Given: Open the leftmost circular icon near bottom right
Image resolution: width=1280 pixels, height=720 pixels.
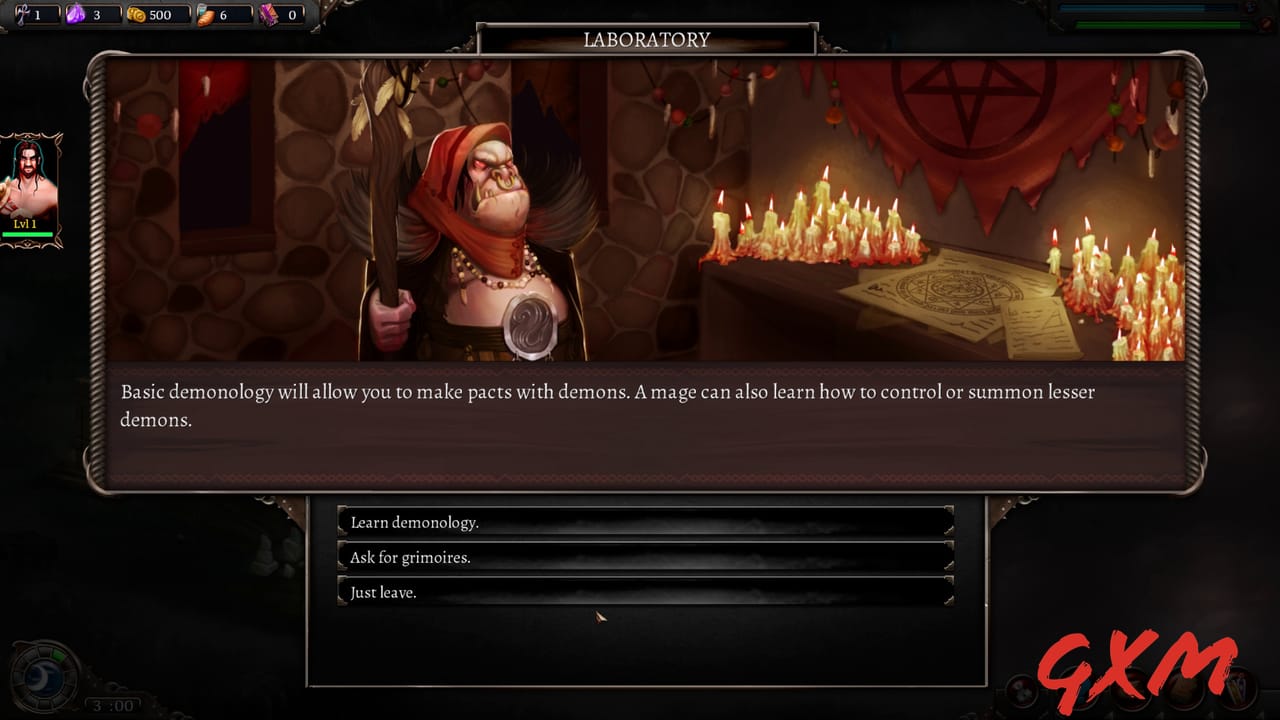Looking at the screenshot, I should [1023, 693].
